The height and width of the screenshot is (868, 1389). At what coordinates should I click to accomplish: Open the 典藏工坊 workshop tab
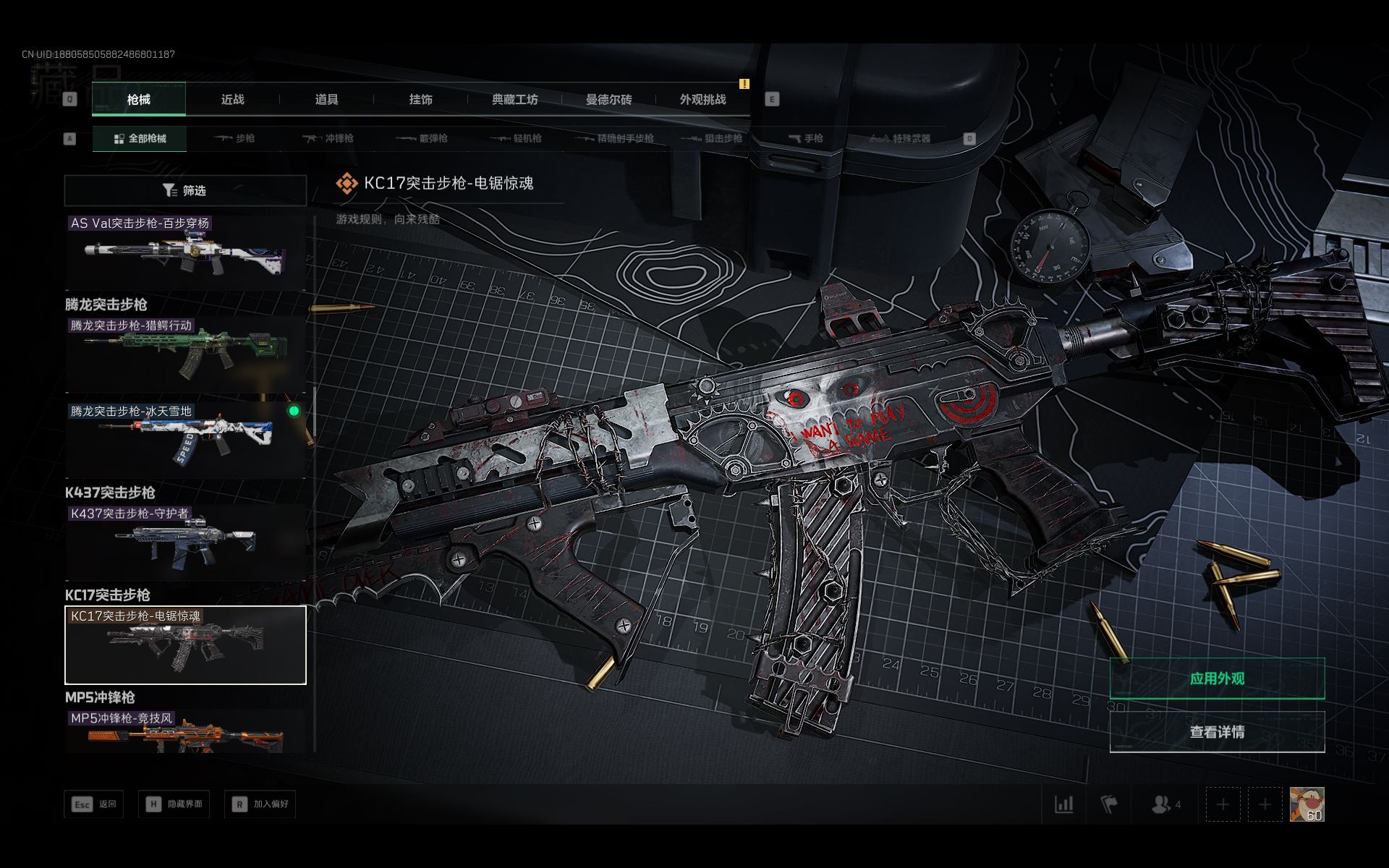tap(514, 99)
